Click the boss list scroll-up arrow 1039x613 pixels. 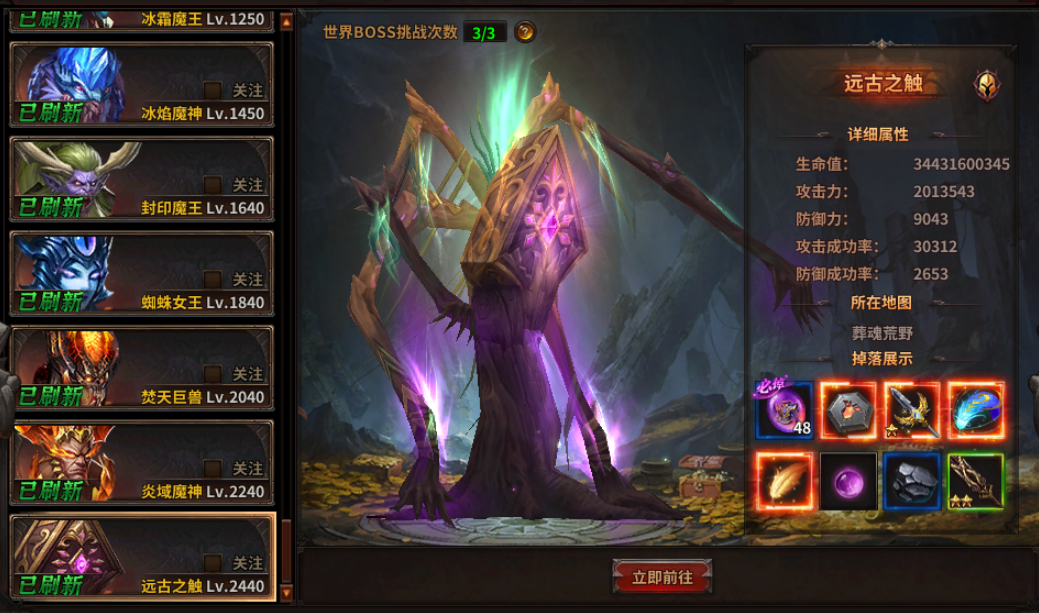point(287,20)
